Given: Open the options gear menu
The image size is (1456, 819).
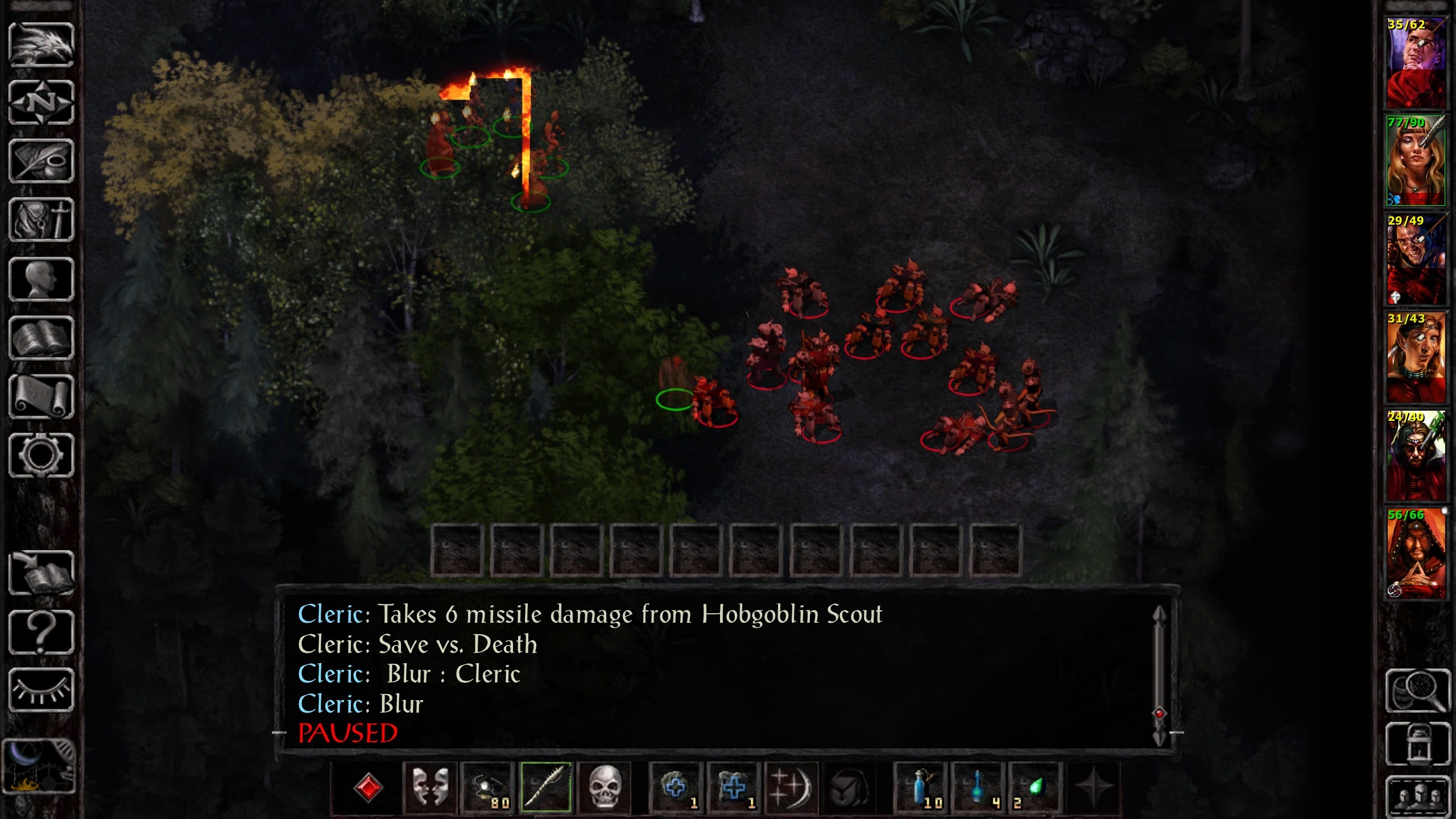Looking at the screenshot, I should click(x=42, y=455).
